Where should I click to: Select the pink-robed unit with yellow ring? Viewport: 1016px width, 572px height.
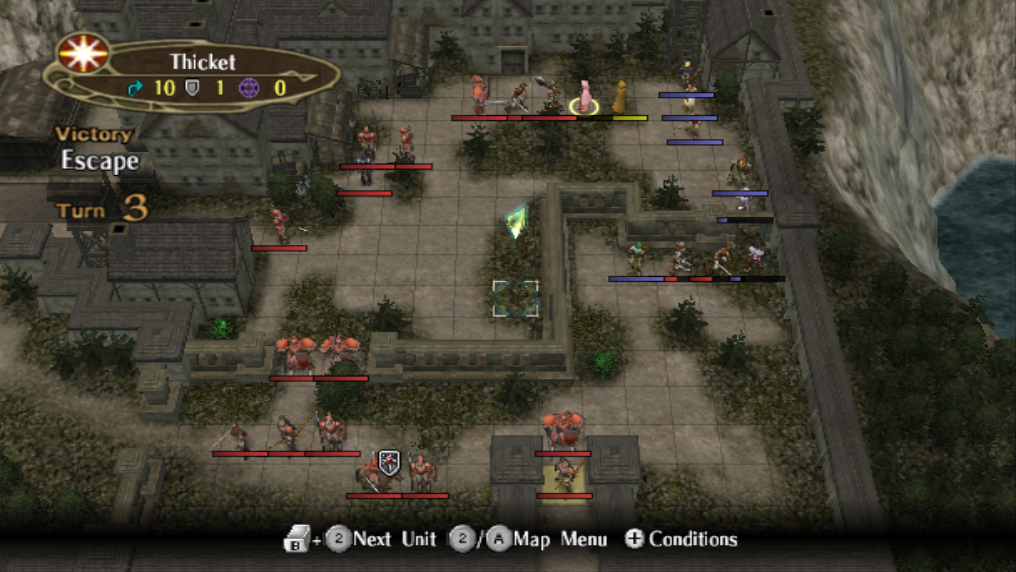585,98
